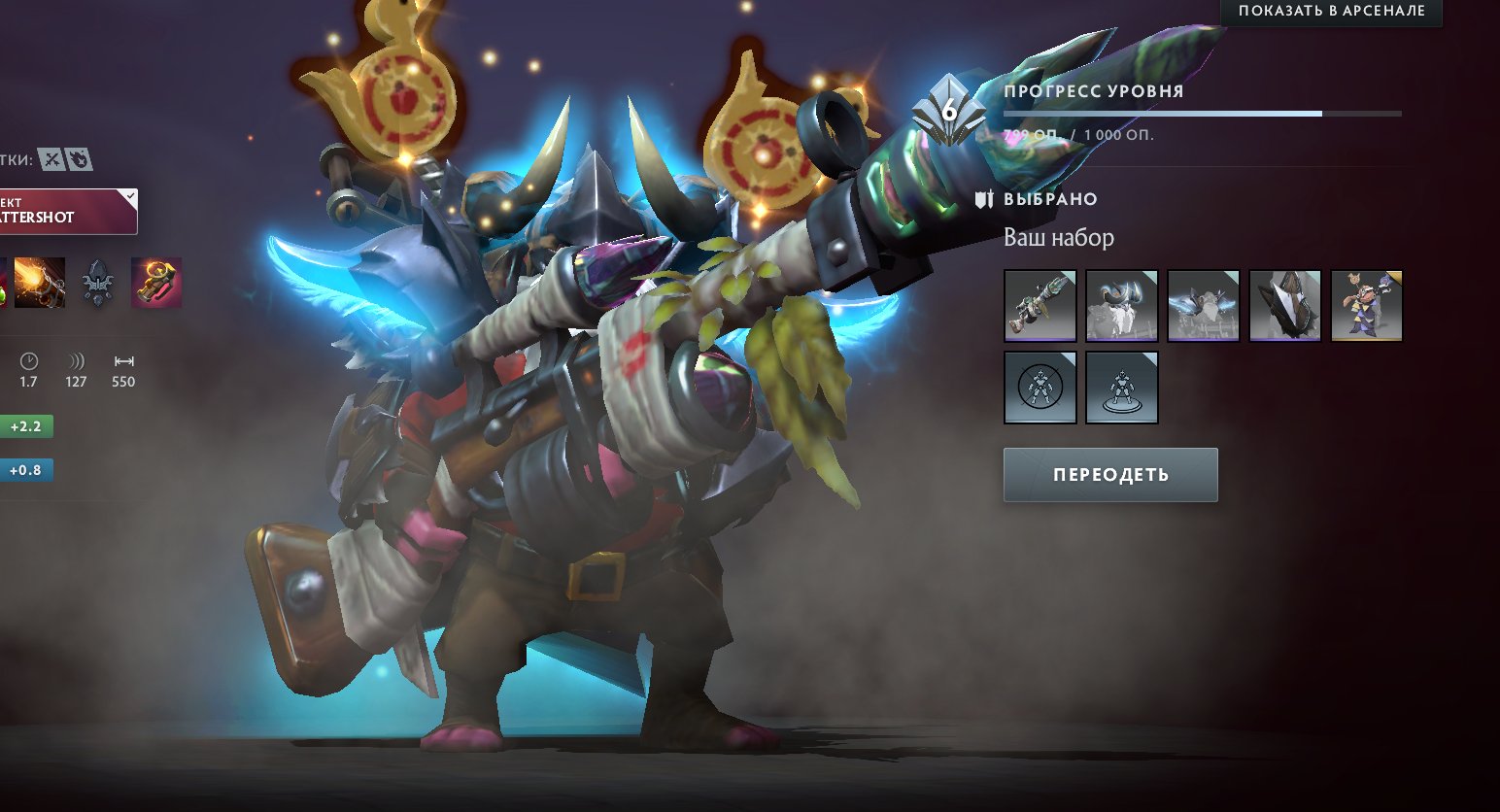
Task: Click the ПЕРЕОДЕТЬ button
Action: [1110, 475]
